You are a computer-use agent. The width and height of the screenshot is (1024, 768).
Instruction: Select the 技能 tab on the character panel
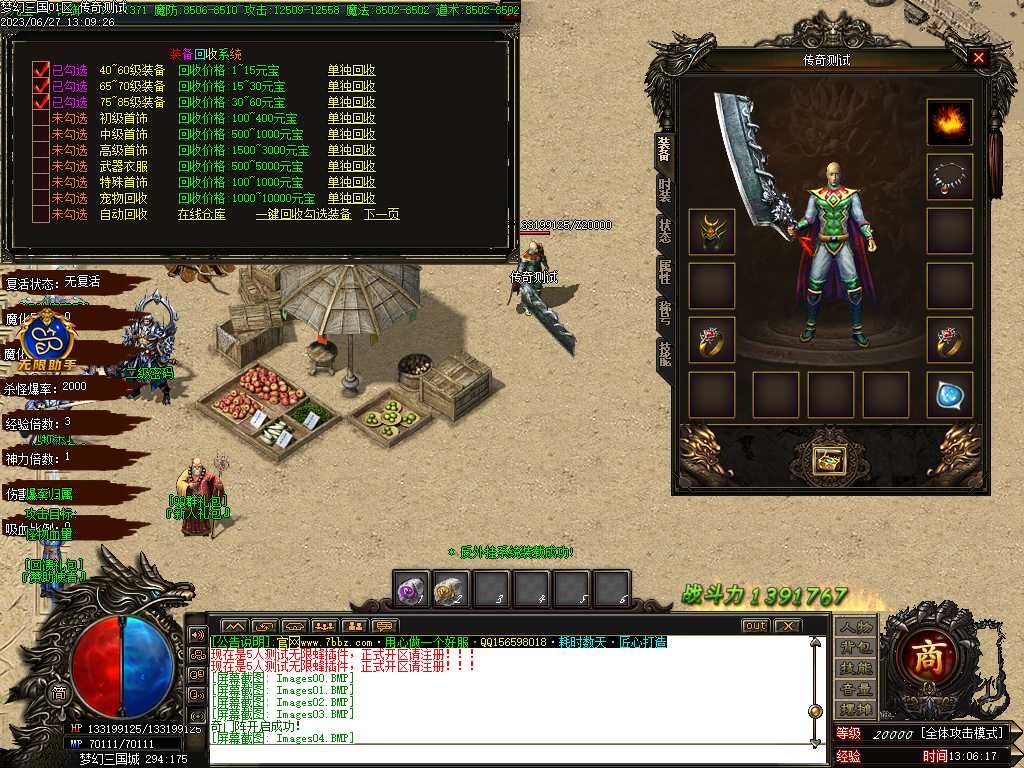pyautogui.click(x=664, y=353)
